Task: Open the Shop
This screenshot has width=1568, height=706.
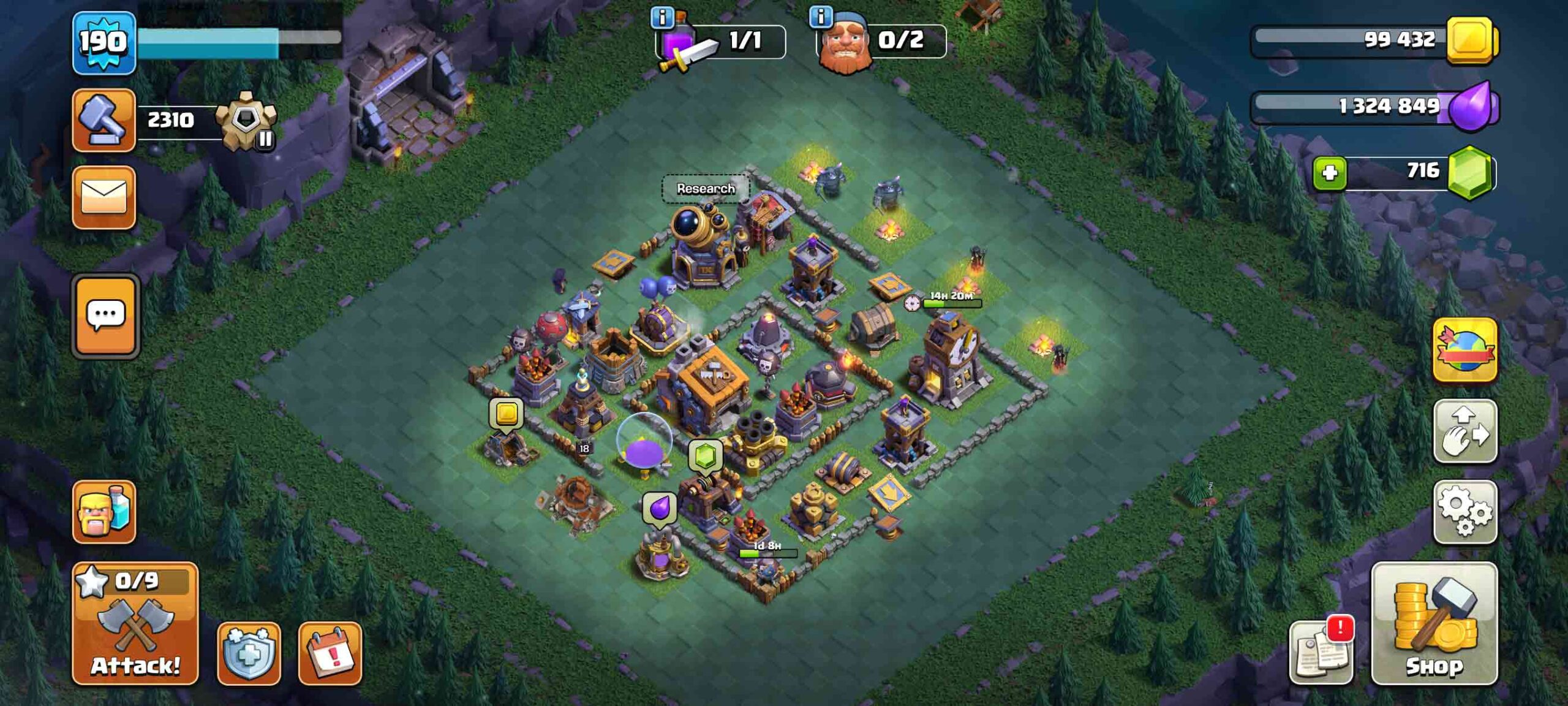Action: [1434, 623]
